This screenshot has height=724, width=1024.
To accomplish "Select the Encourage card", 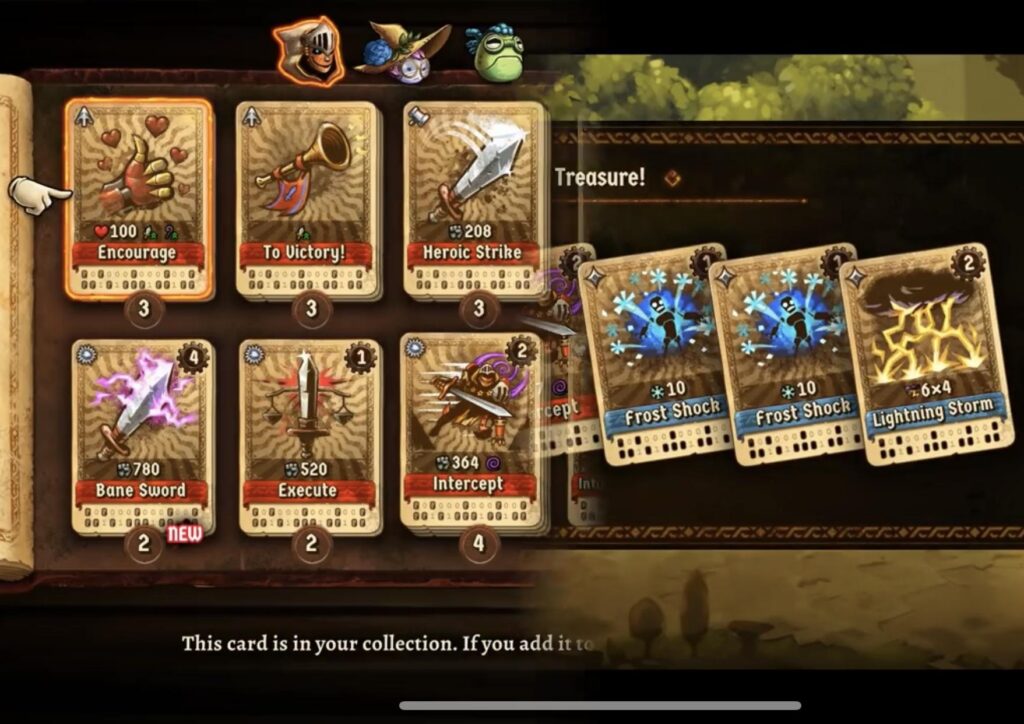I will pos(139,197).
